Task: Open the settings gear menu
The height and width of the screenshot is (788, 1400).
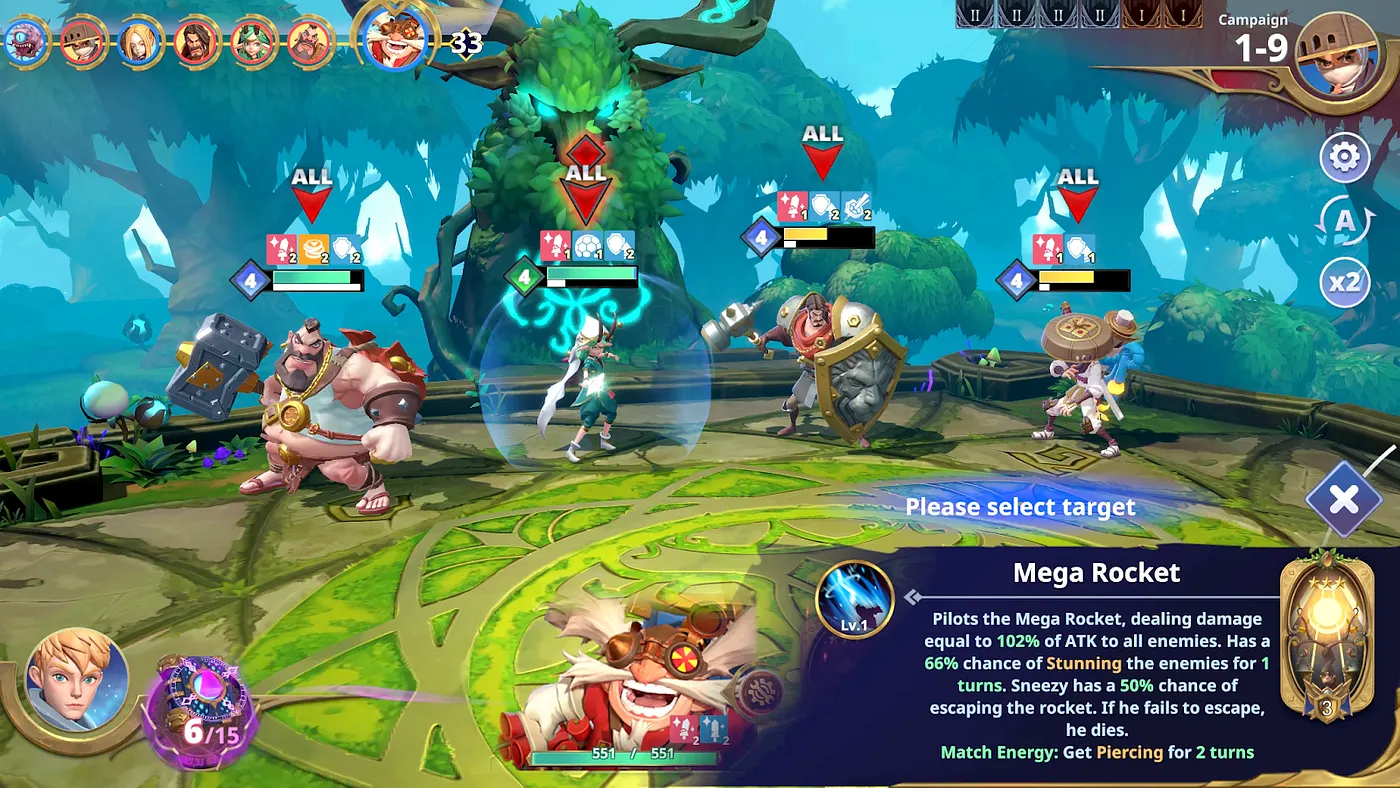Action: coord(1346,156)
